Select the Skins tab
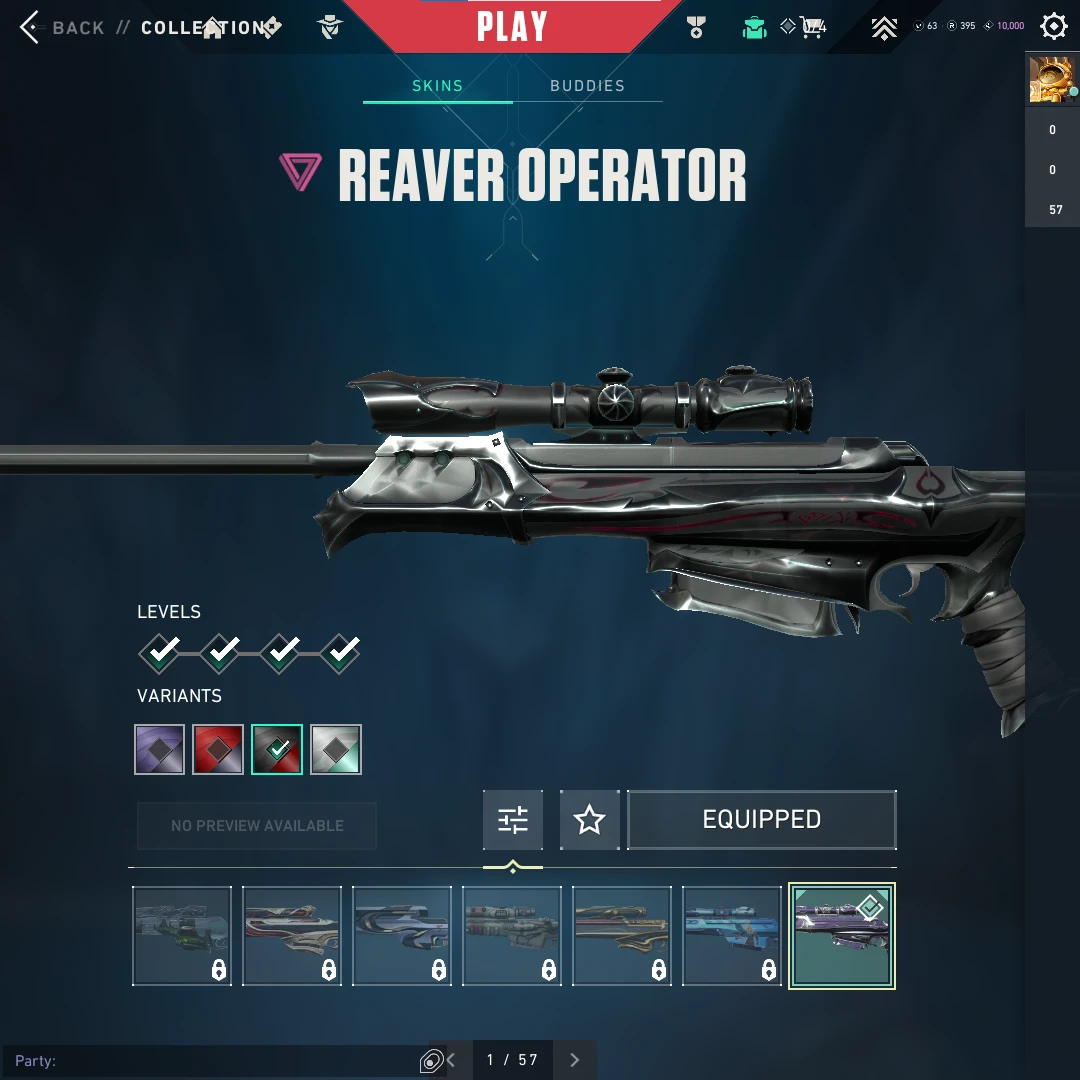Image resolution: width=1080 pixels, height=1080 pixels. [438, 86]
